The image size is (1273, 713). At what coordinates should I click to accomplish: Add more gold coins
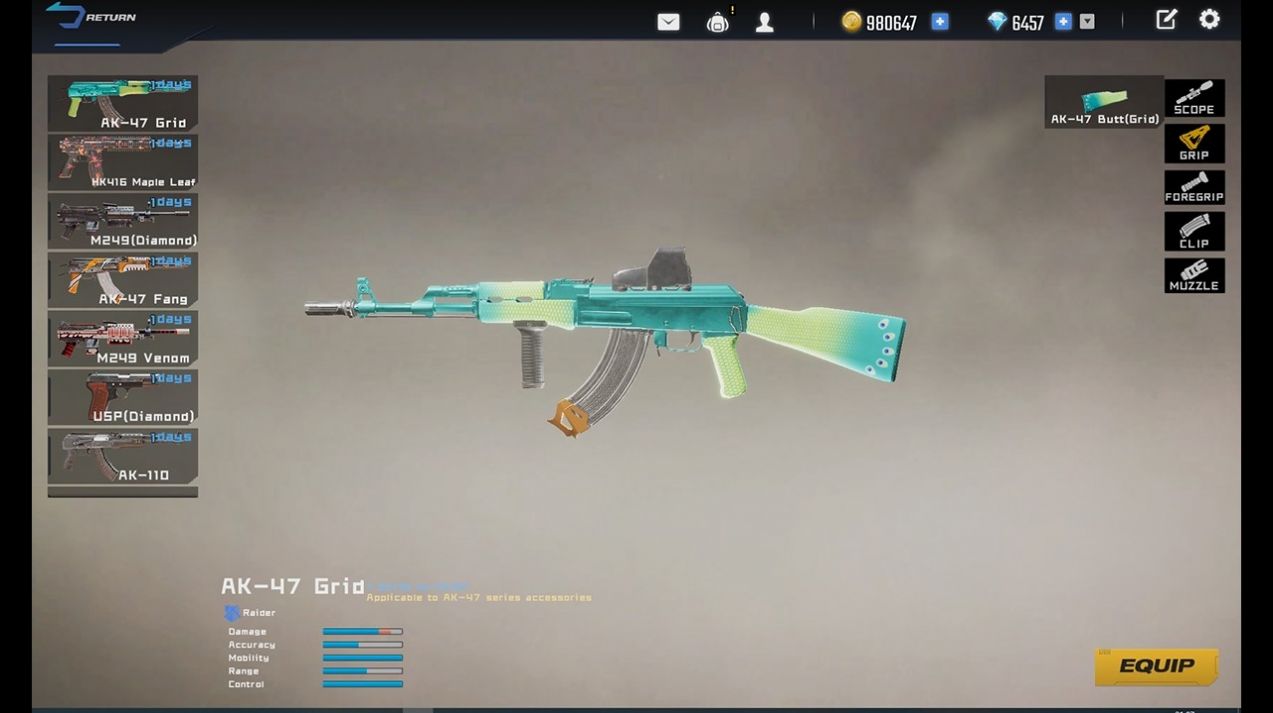coord(940,21)
